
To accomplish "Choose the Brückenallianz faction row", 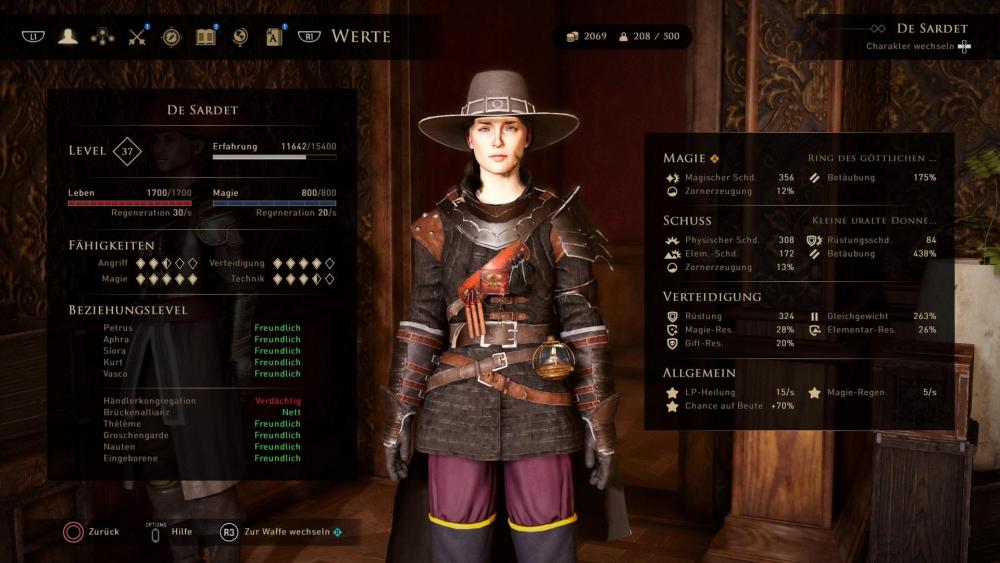I will pyautogui.click(x=138, y=412).
